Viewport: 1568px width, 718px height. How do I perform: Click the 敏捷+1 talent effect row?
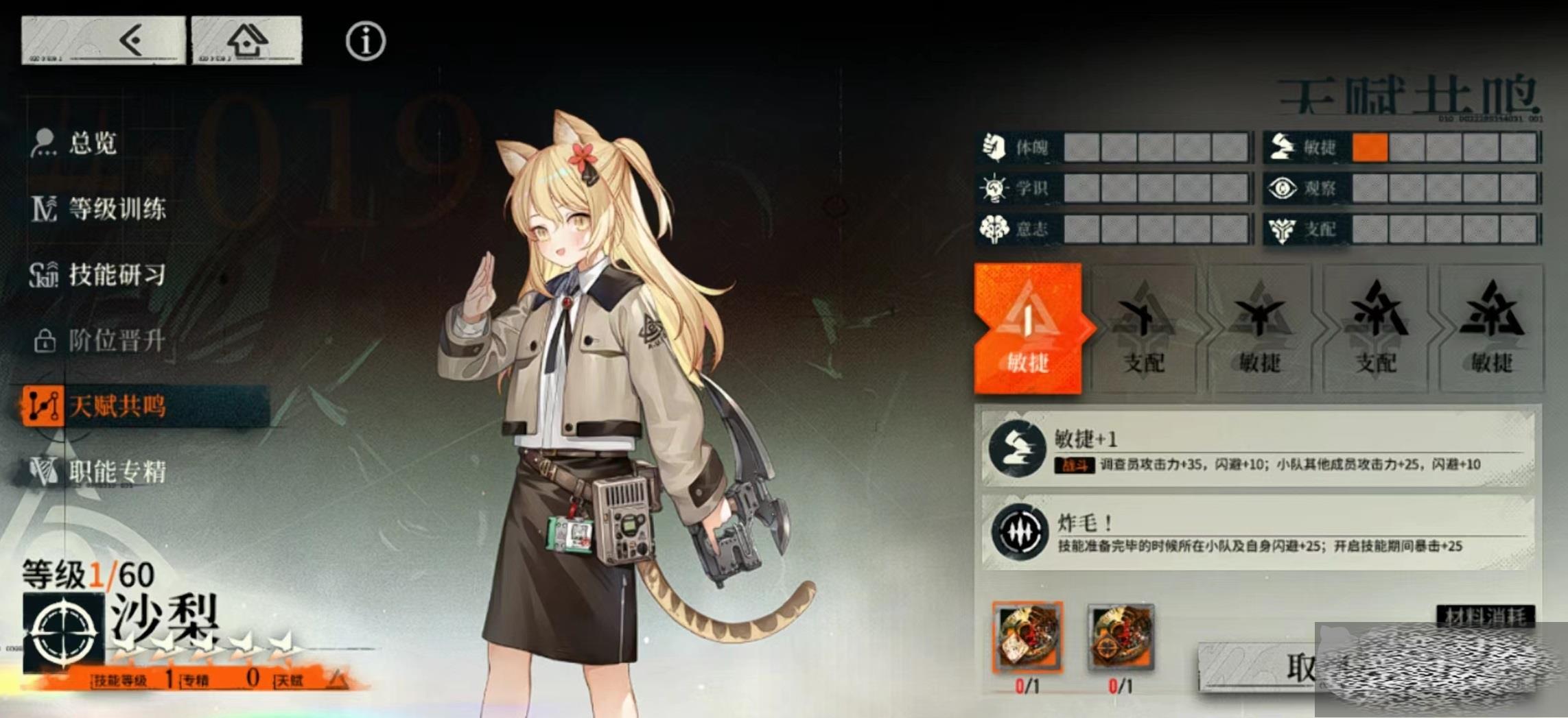1259,448
